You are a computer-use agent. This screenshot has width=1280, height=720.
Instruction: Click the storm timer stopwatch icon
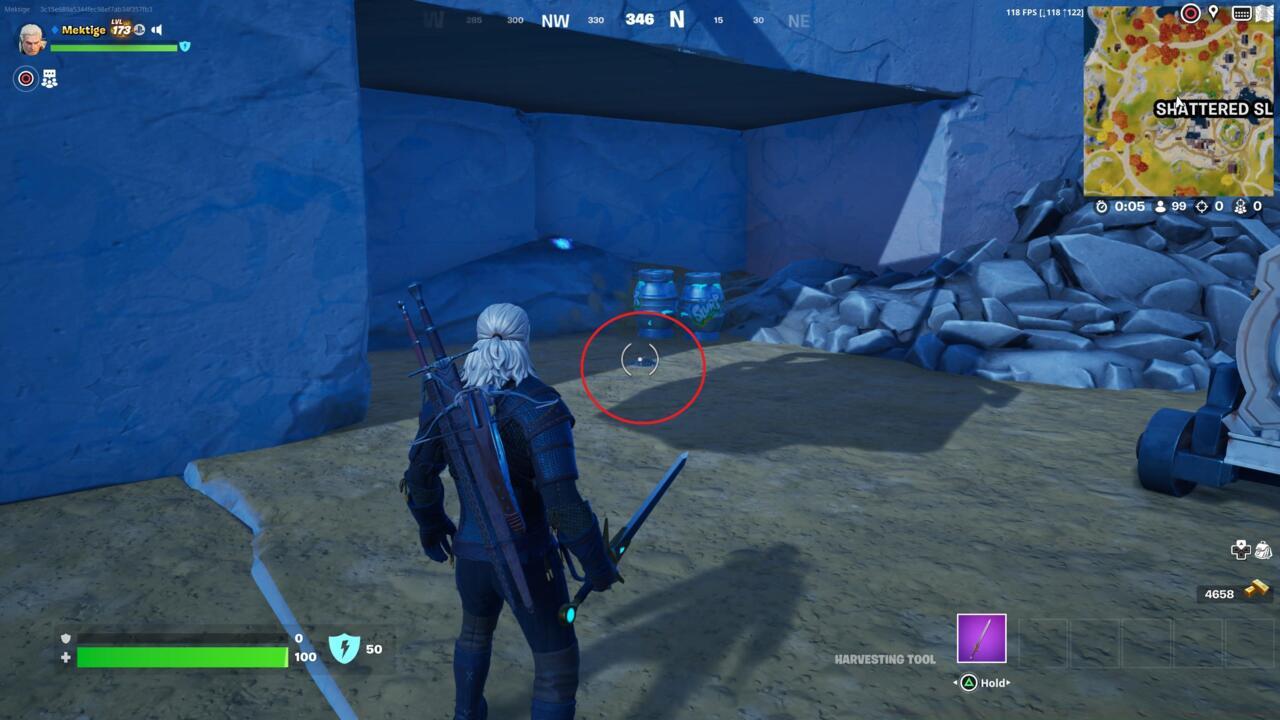pyautogui.click(x=1101, y=208)
